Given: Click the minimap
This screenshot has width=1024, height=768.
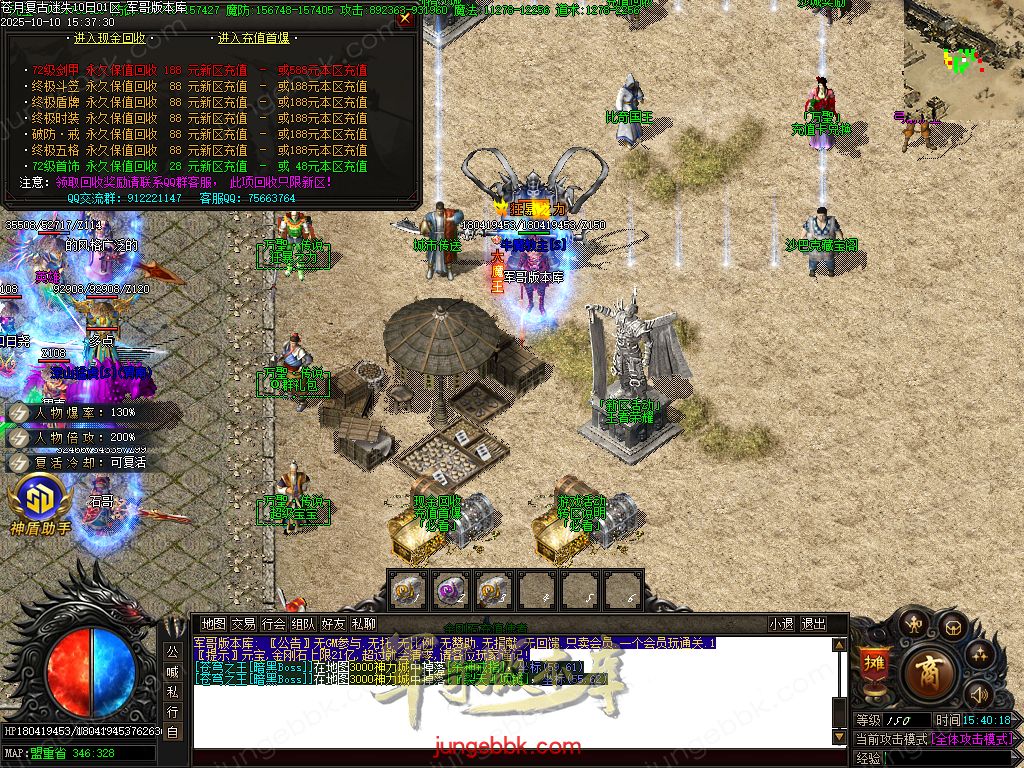Looking at the screenshot, I should point(963,58).
